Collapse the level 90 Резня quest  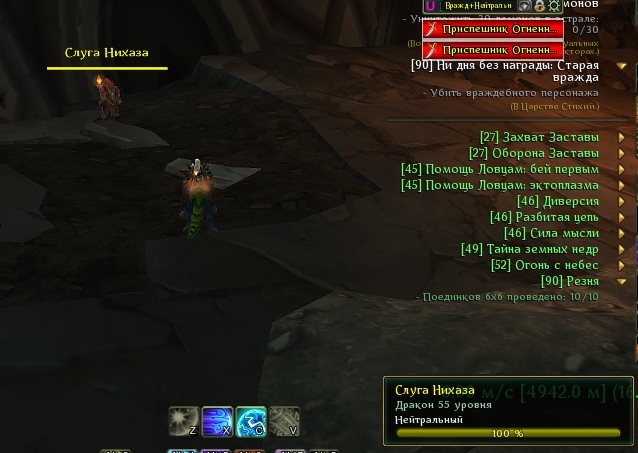pos(622,282)
